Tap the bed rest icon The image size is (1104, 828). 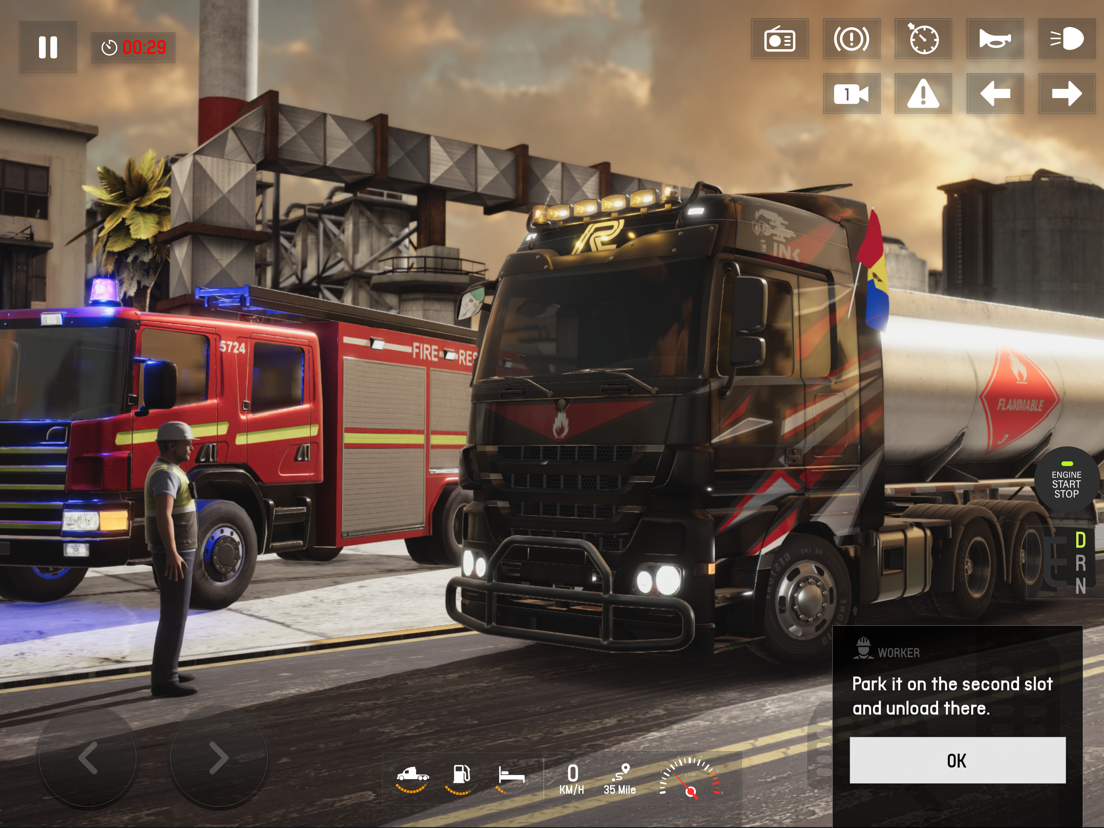[x=511, y=777]
